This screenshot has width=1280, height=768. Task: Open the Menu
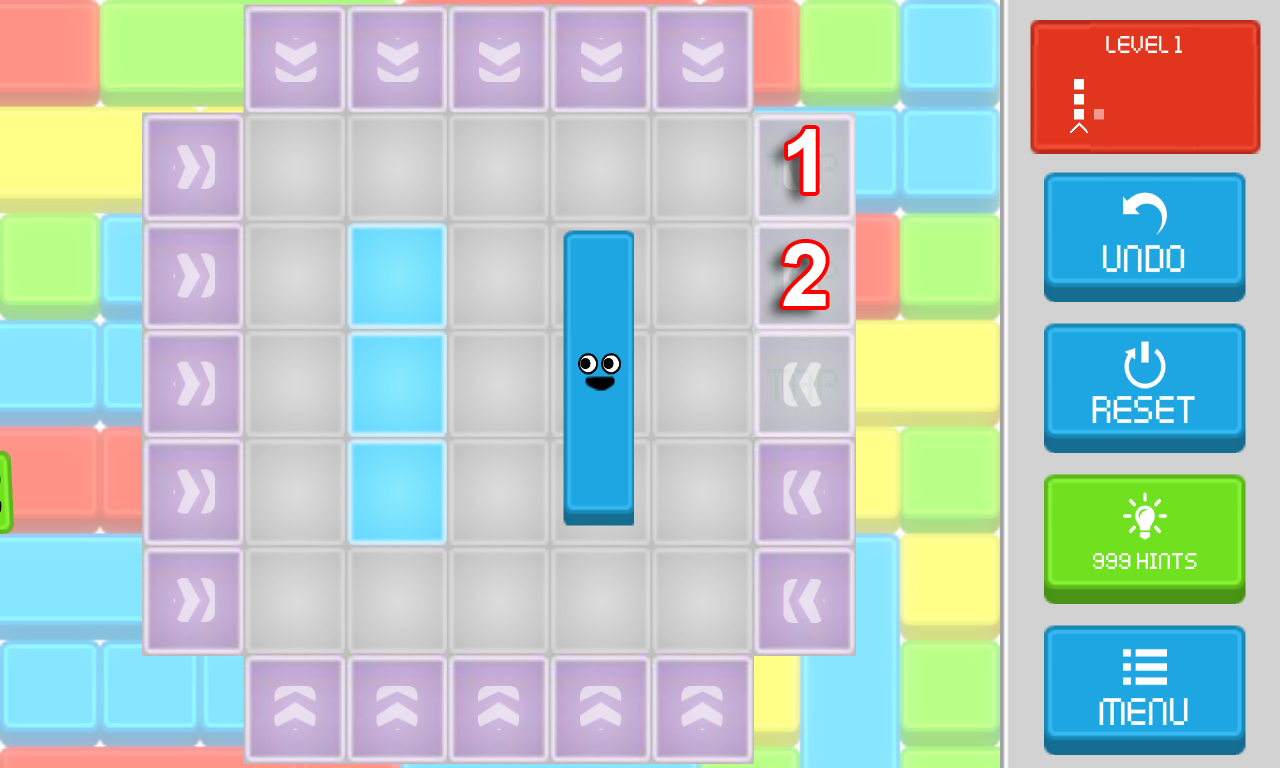[1144, 689]
